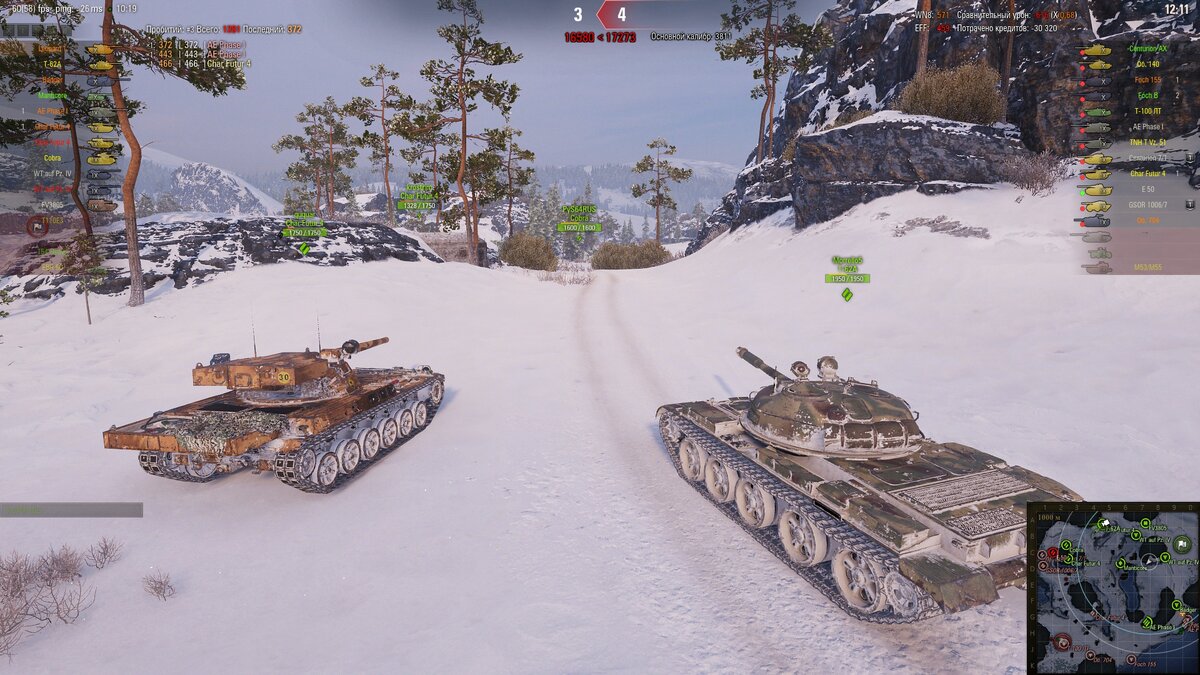Click the Manticore marker on the minimap
Screen dimensions: 1200x675
click(1121, 565)
